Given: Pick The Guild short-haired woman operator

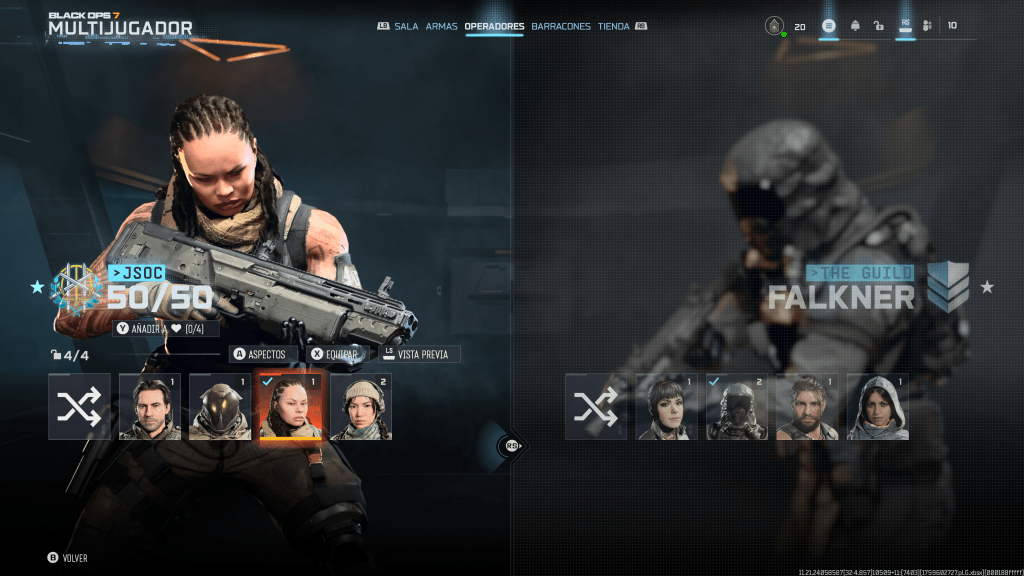Looking at the screenshot, I should pos(667,407).
